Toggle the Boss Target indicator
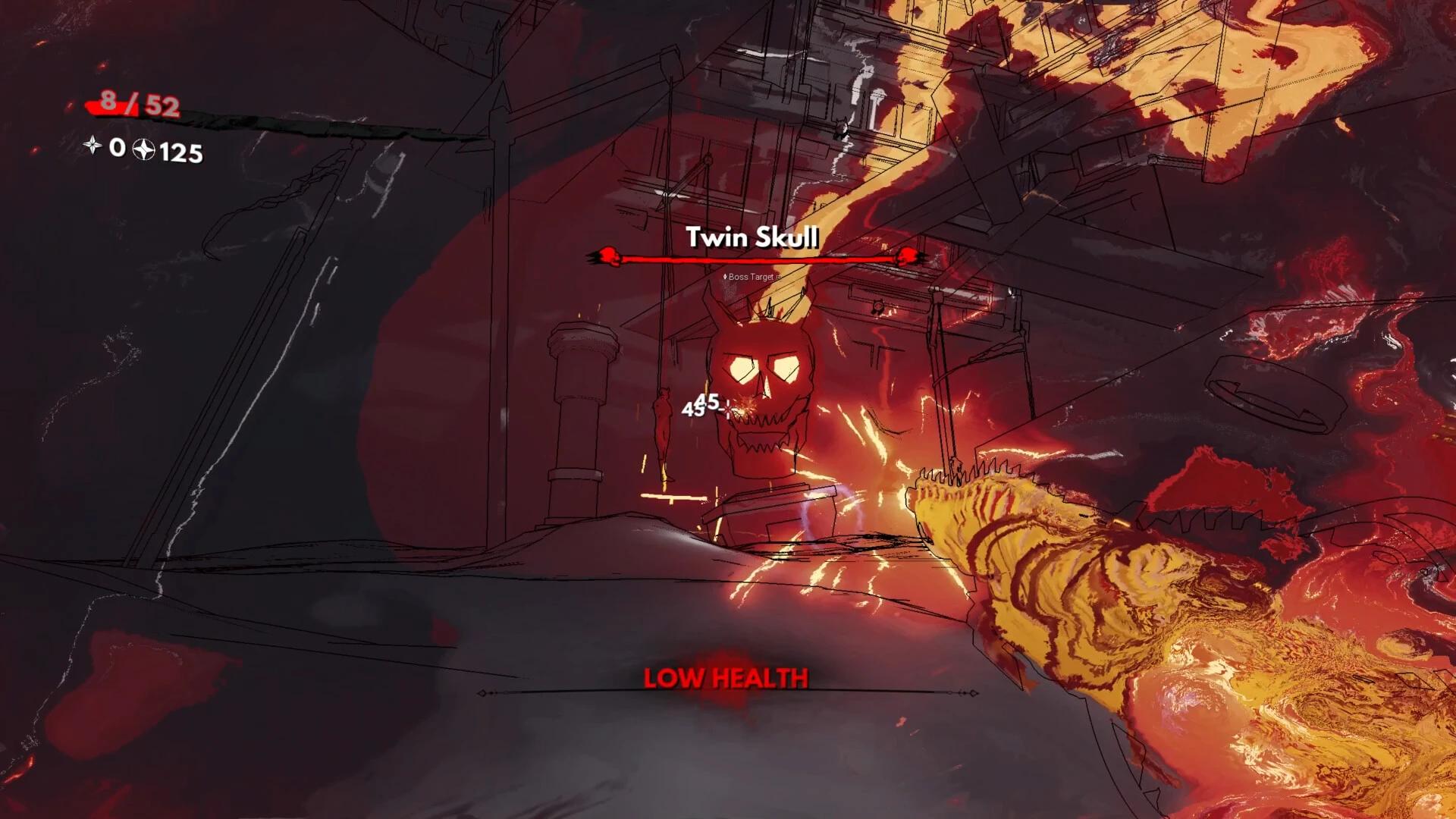1456x819 pixels. point(751,276)
